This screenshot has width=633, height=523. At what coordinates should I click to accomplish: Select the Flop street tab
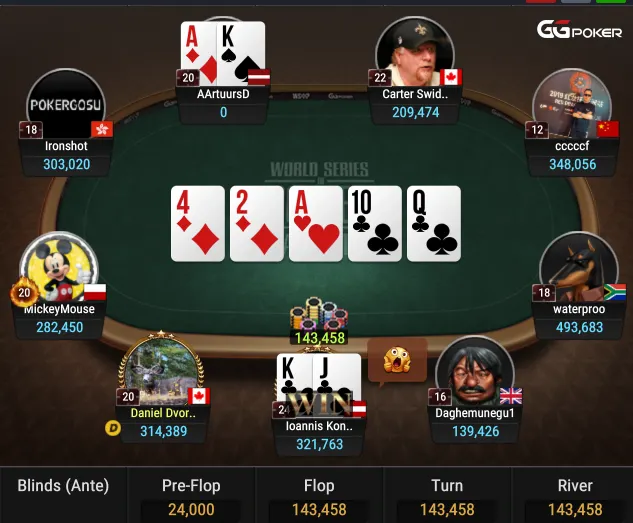[319, 496]
